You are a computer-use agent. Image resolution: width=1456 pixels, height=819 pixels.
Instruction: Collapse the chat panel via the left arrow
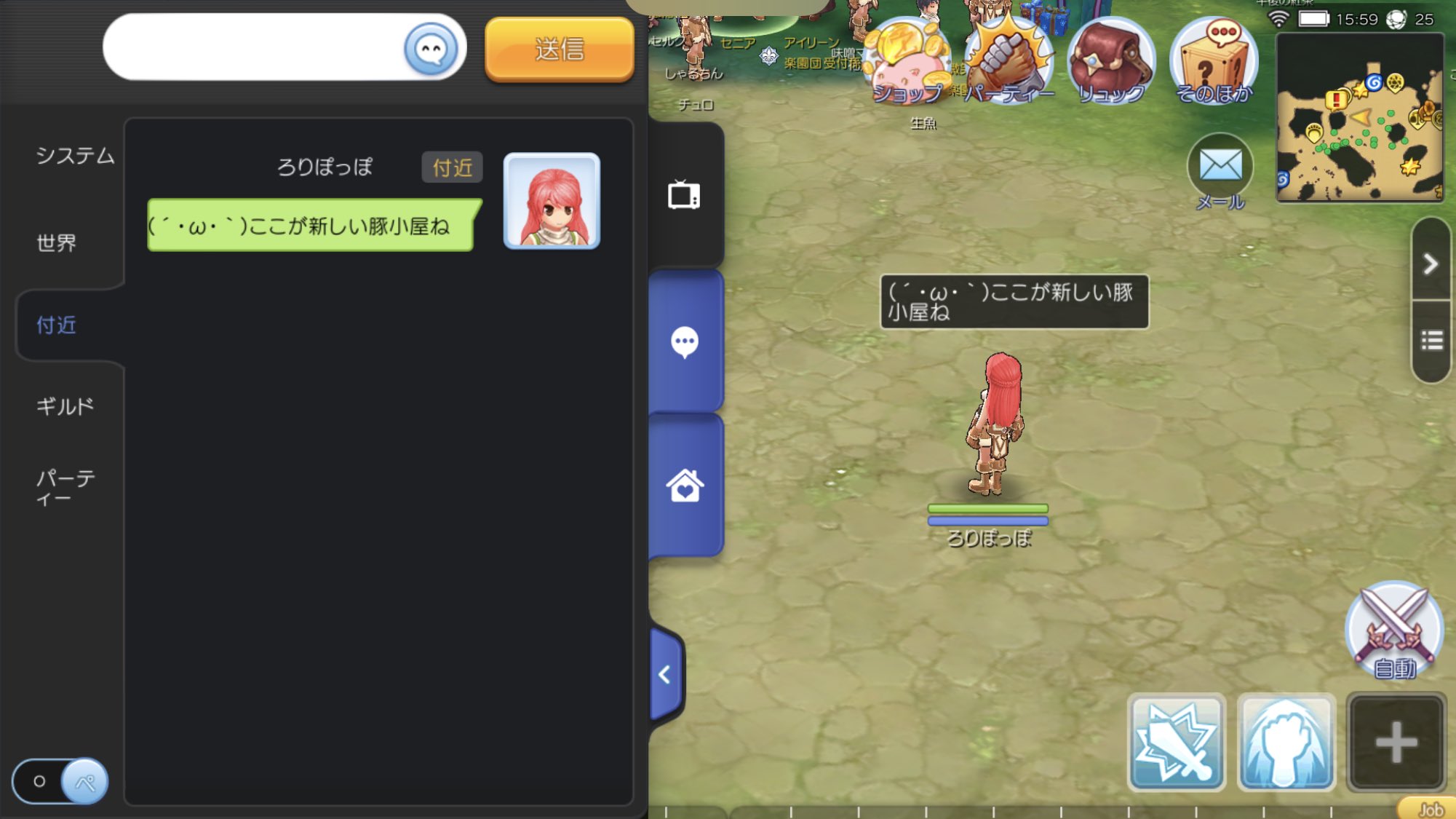point(664,673)
